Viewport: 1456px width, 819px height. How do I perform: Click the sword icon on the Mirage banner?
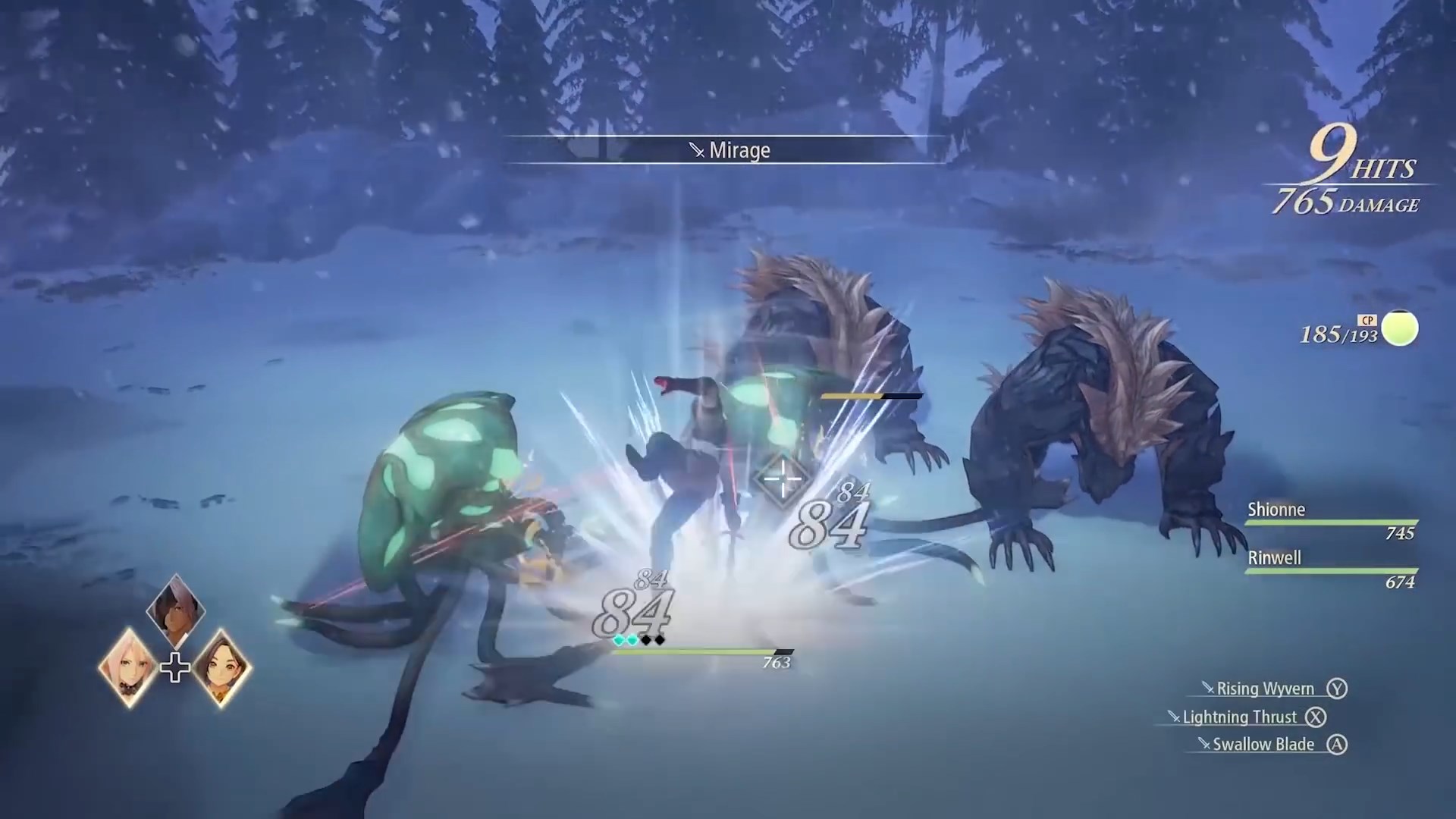697,149
